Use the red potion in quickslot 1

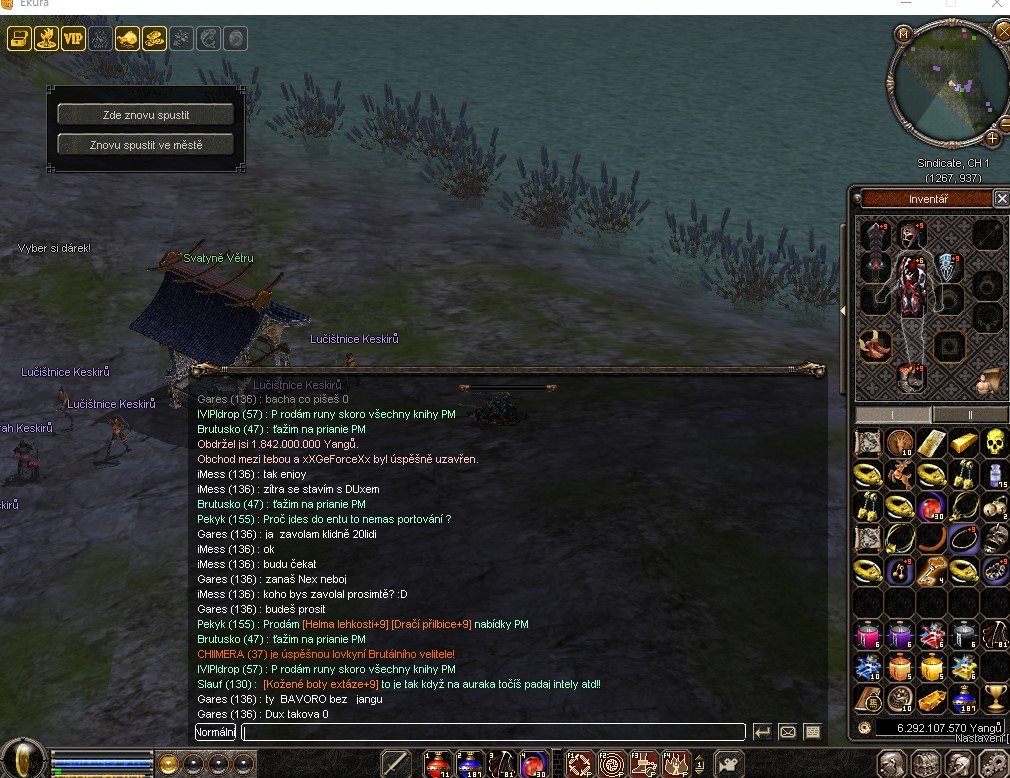click(x=436, y=765)
